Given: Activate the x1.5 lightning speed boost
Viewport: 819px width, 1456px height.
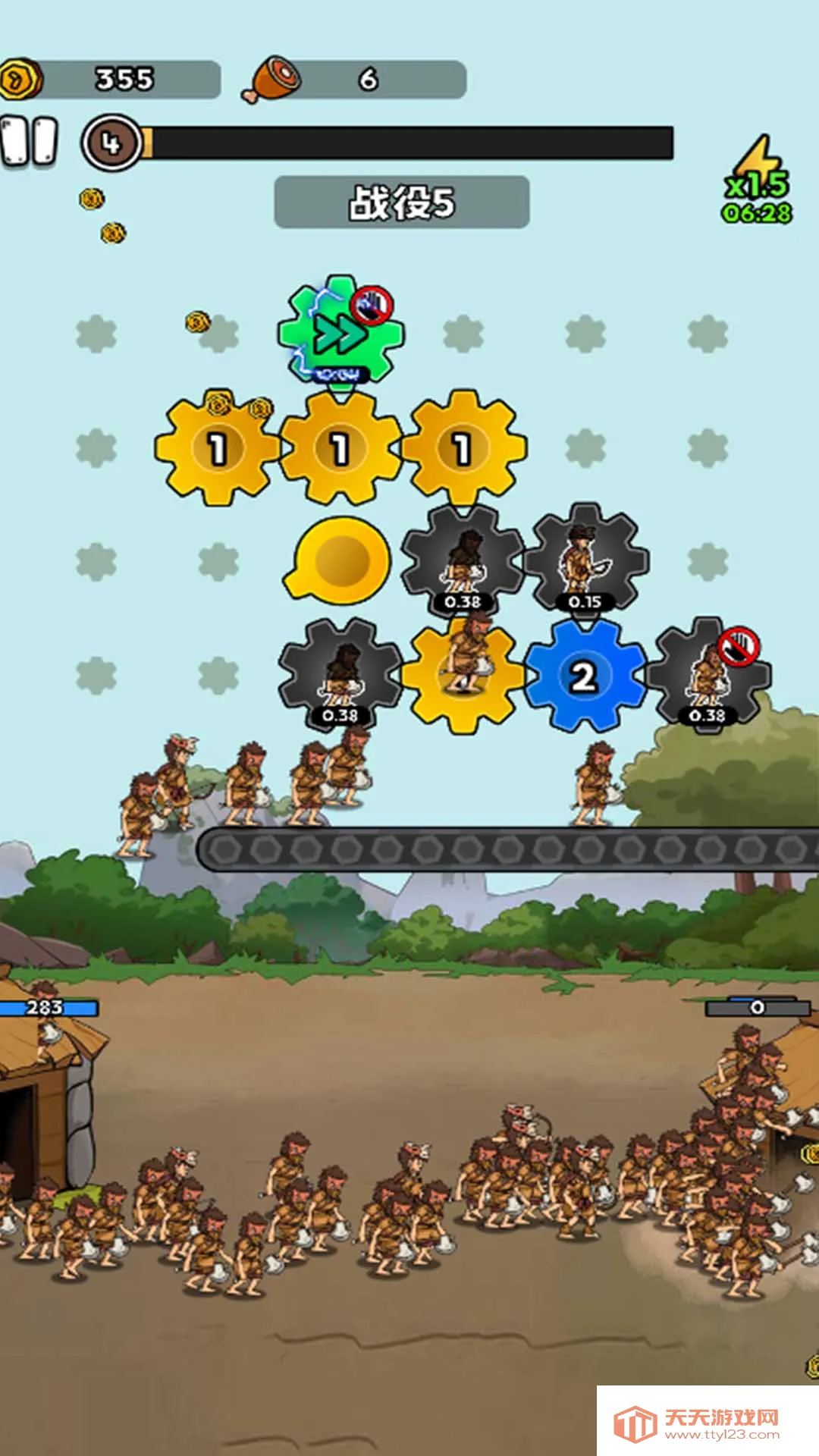Looking at the screenshot, I should point(758,180).
